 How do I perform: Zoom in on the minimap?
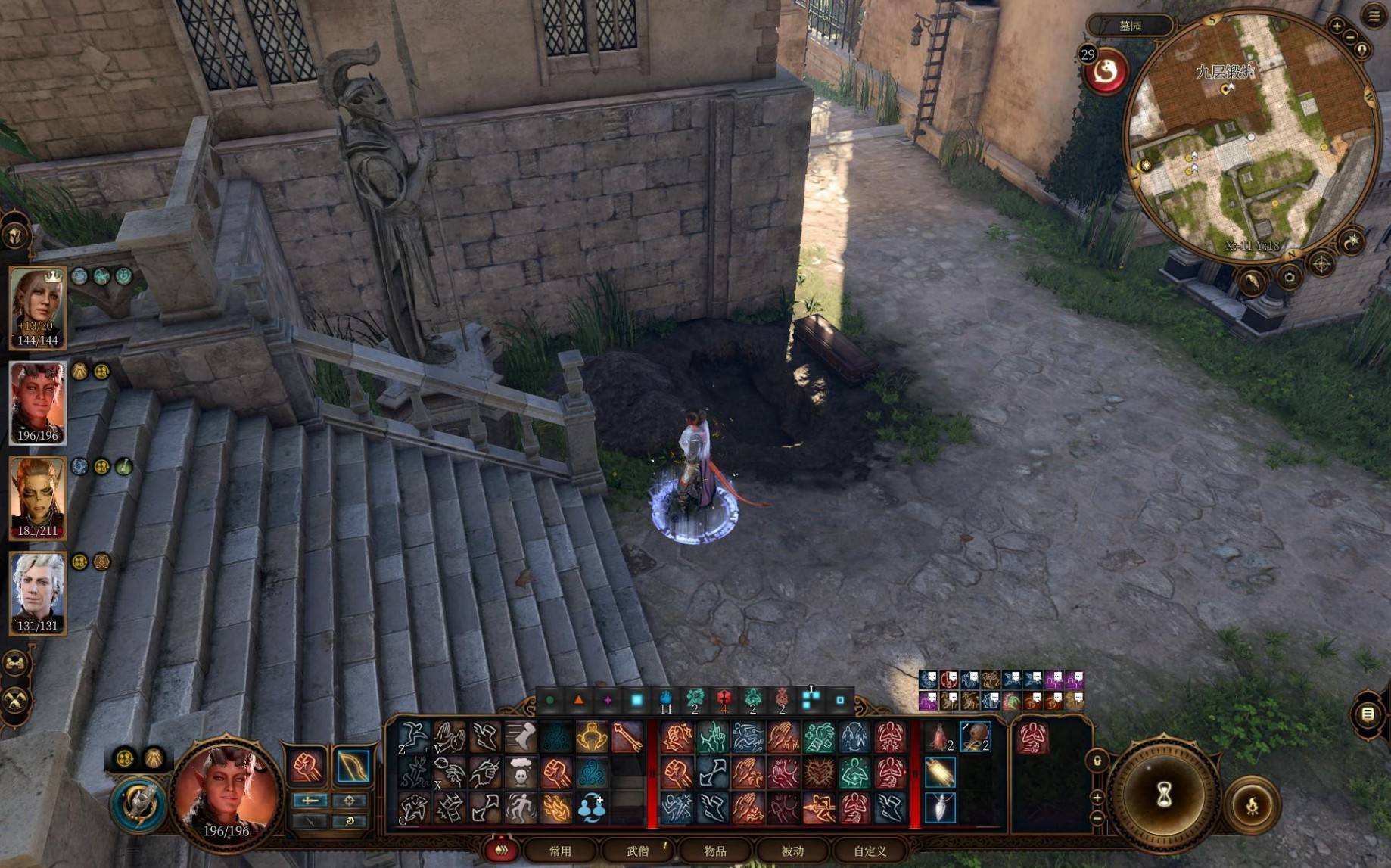[1337, 26]
